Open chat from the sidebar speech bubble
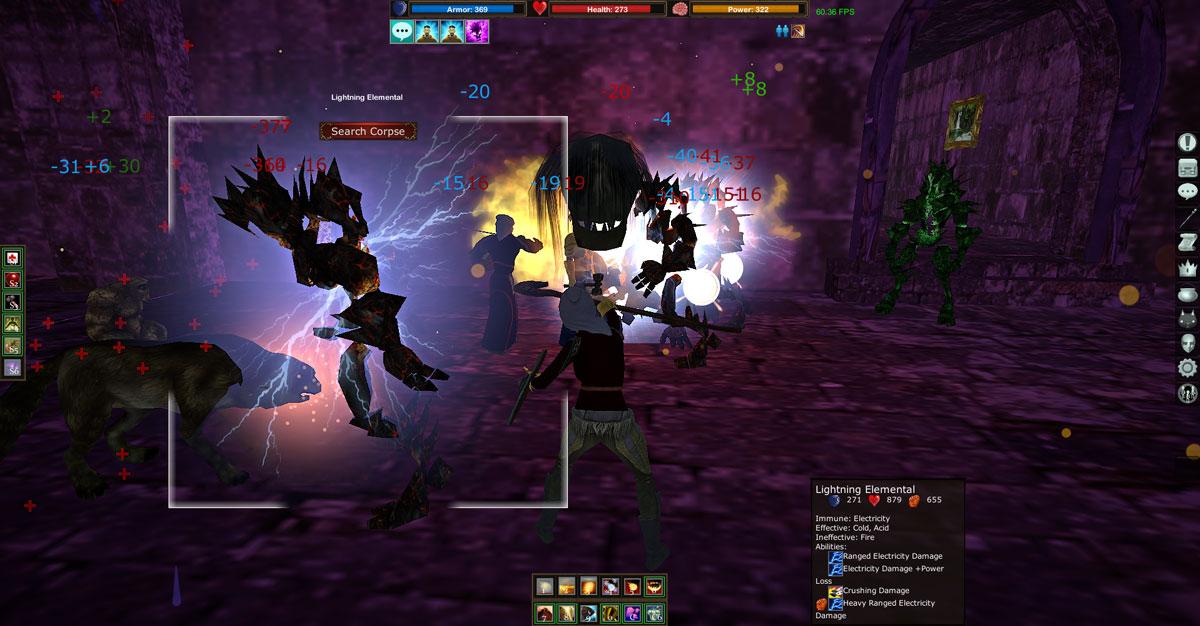 point(1188,192)
